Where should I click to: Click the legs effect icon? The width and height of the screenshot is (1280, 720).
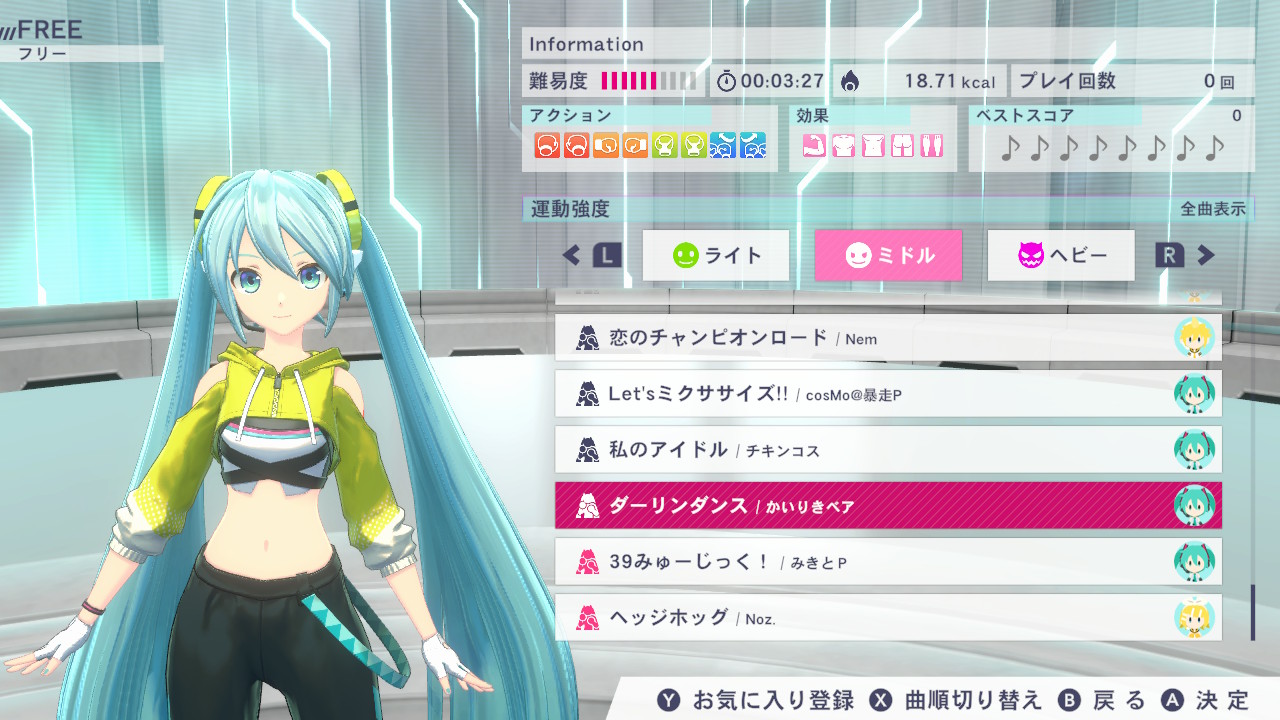(931, 145)
